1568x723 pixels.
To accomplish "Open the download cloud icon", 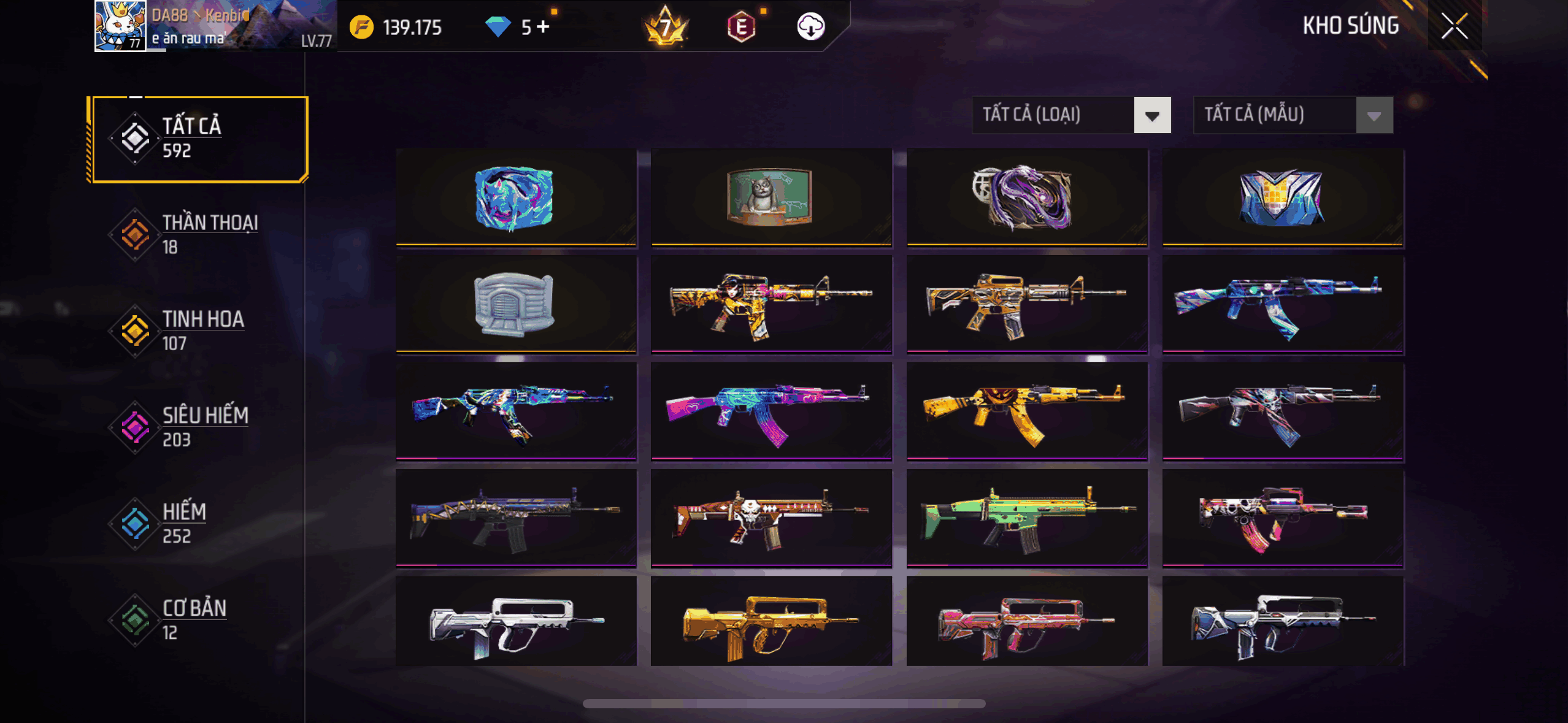I will 810,27.
